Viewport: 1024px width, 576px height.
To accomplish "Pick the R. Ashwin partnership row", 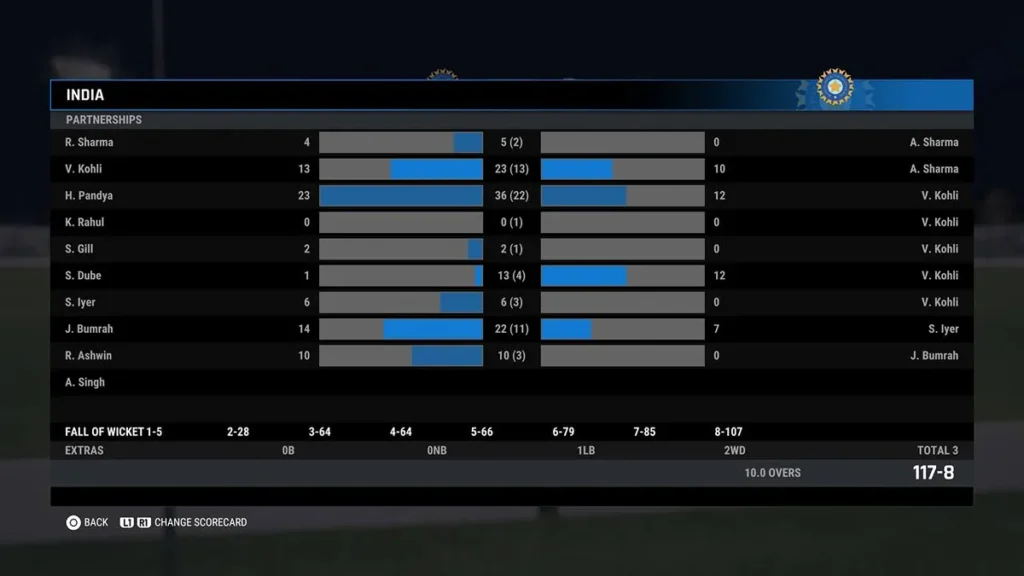I will click(511, 356).
